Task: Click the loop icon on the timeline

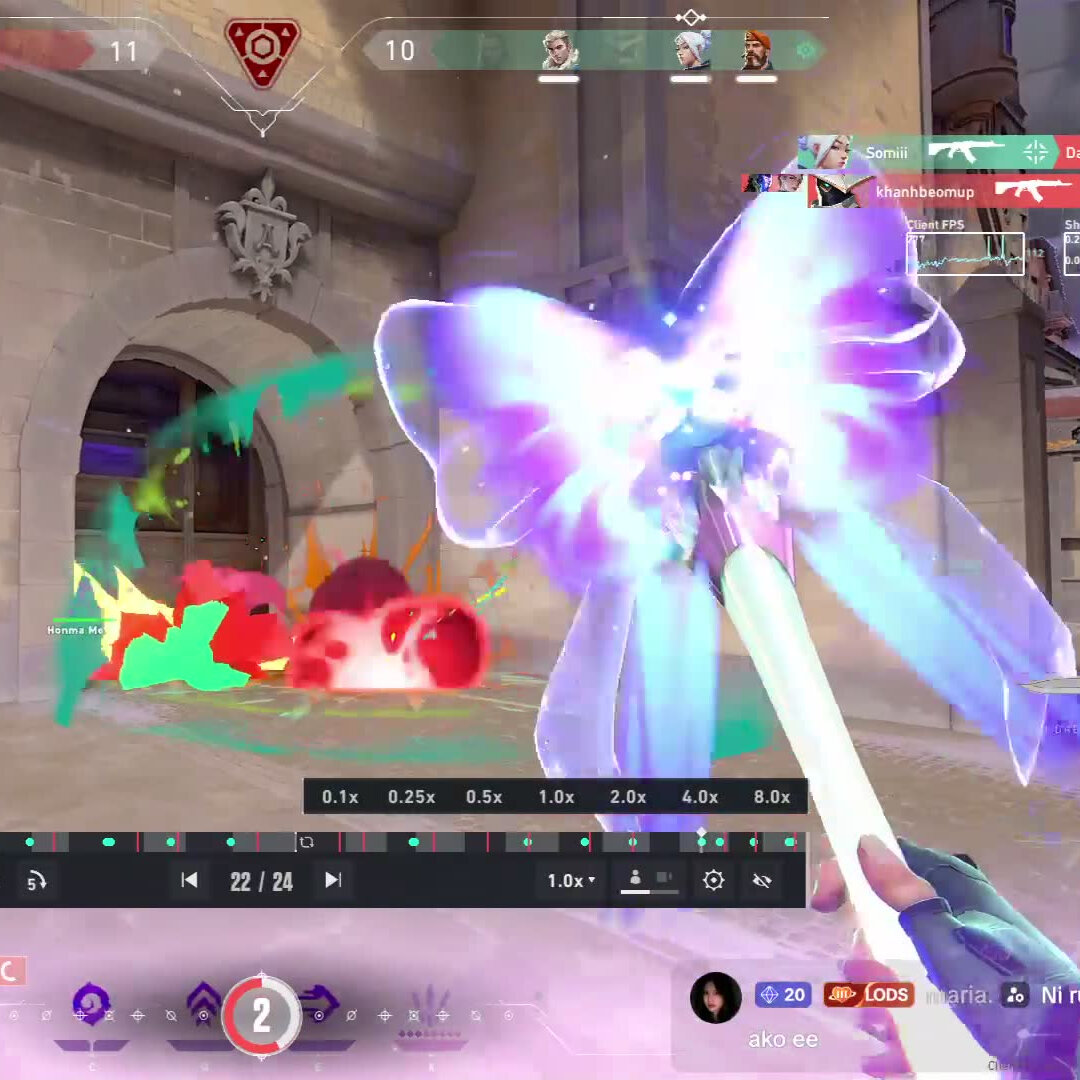Action: coord(307,842)
